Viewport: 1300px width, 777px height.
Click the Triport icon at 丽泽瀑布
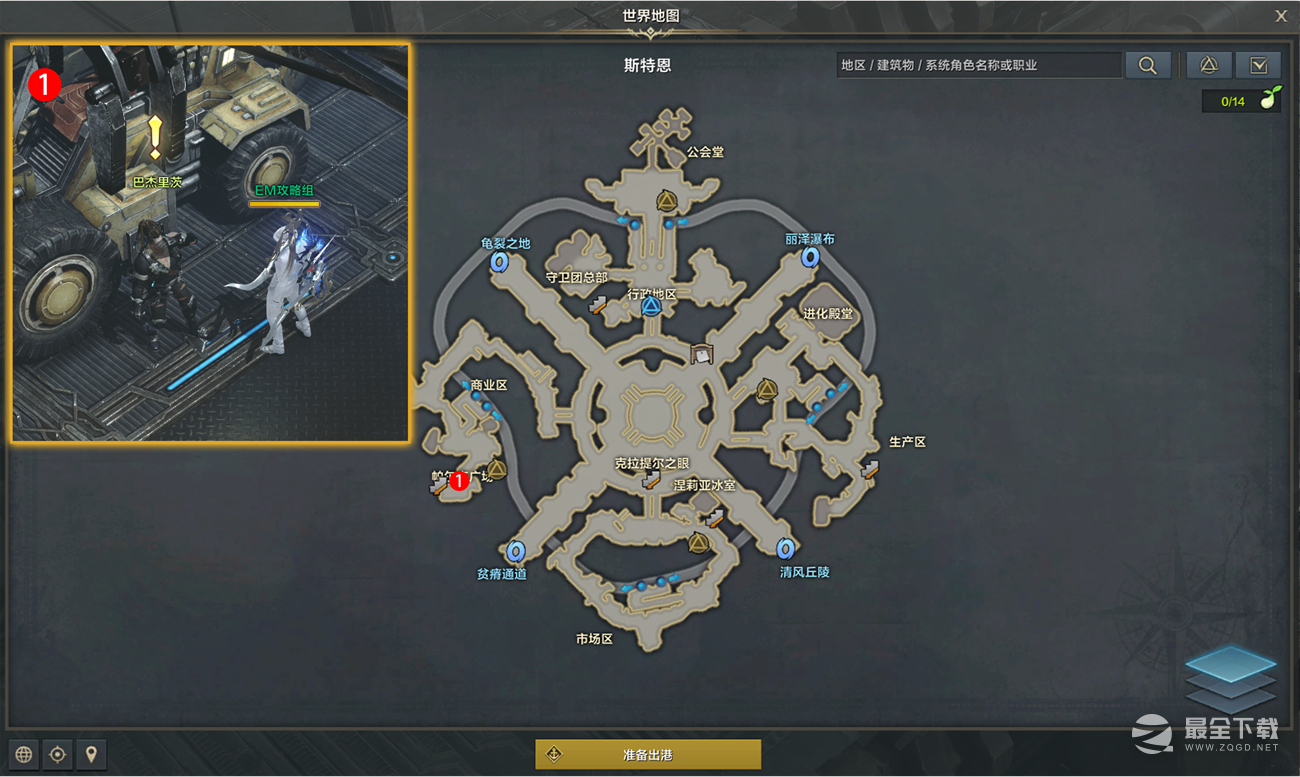pyautogui.click(x=810, y=258)
